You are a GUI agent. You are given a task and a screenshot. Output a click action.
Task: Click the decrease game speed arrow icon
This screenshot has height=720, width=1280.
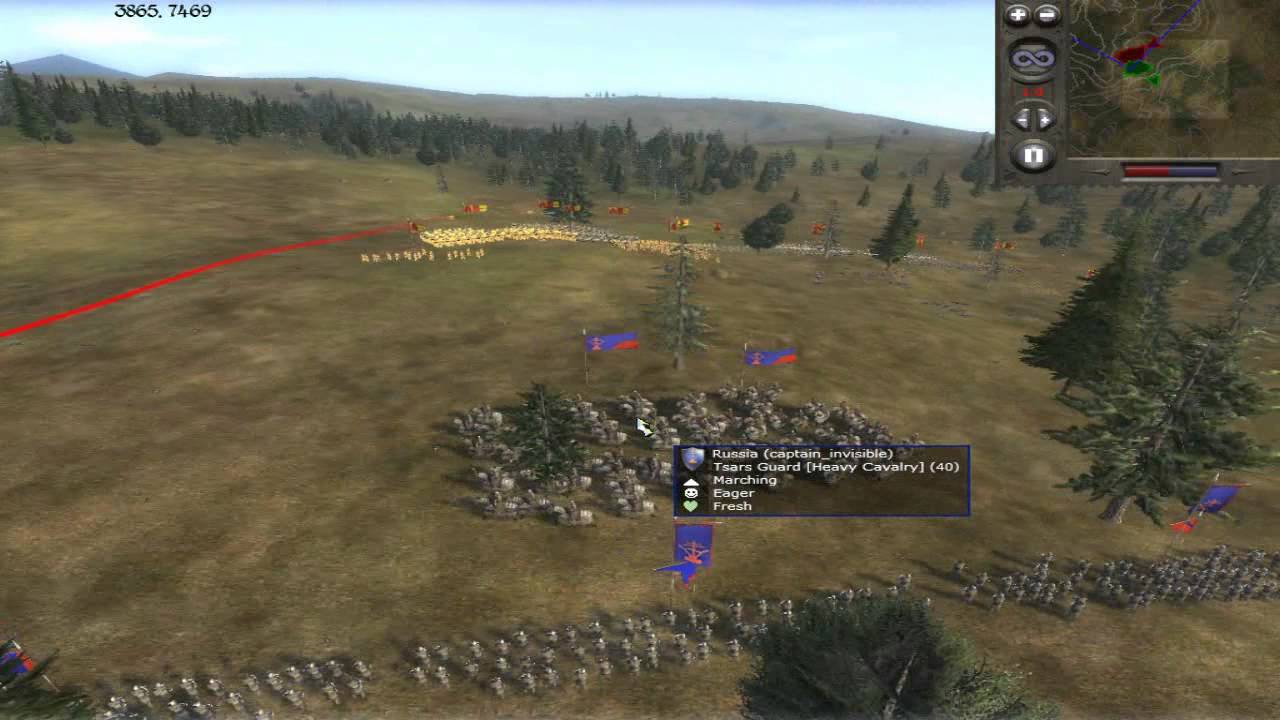pyautogui.click(x=1021, y=118)
